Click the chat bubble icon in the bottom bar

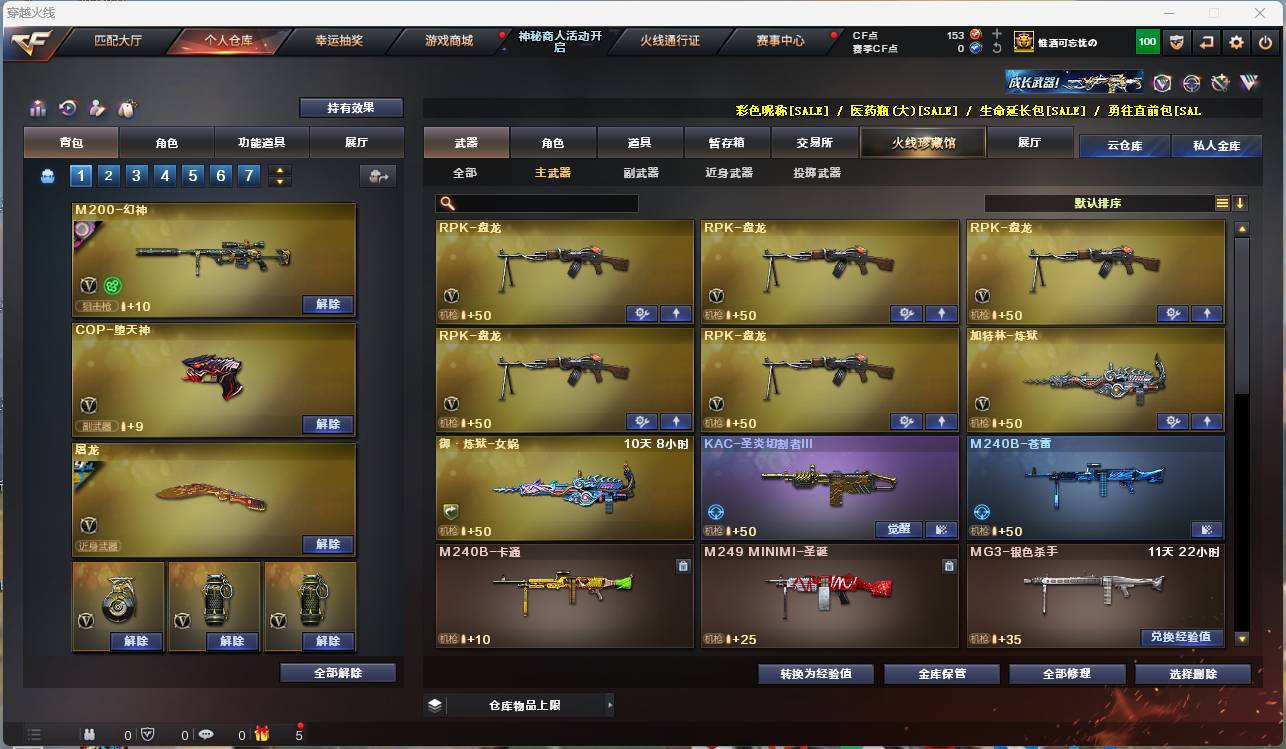pos(206,734)
